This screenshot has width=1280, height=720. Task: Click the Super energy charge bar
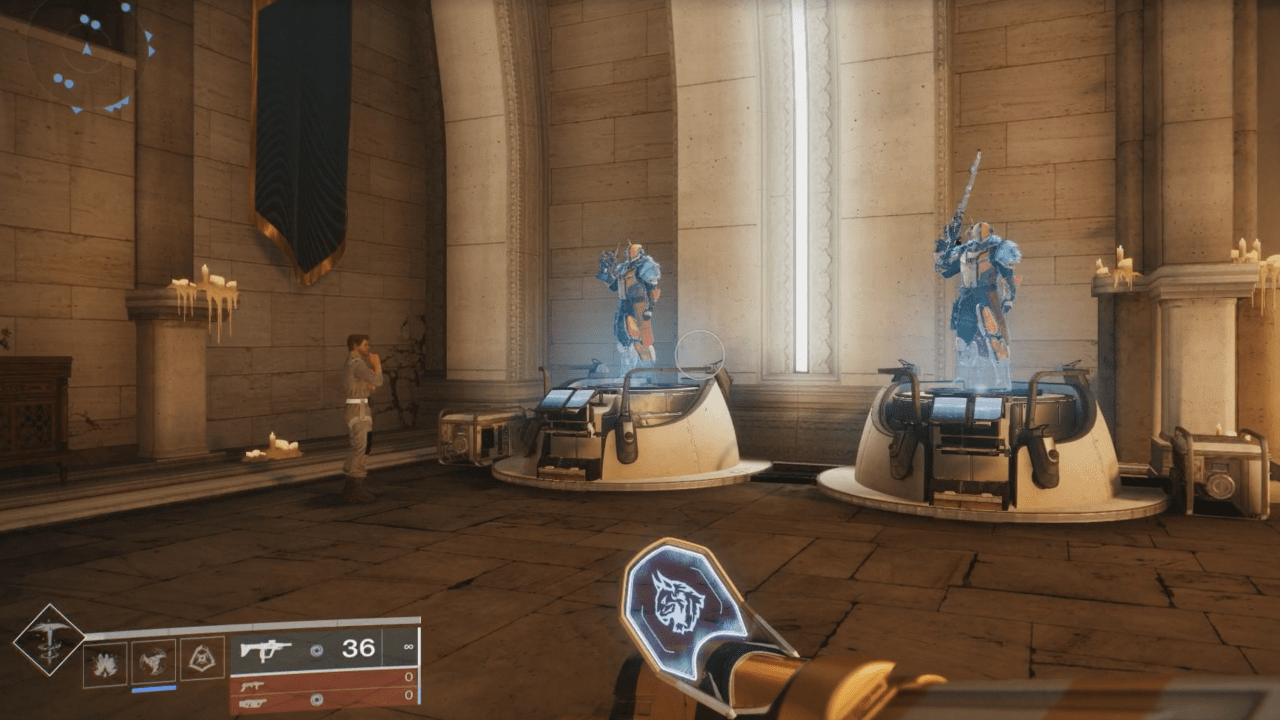point(153,689)
